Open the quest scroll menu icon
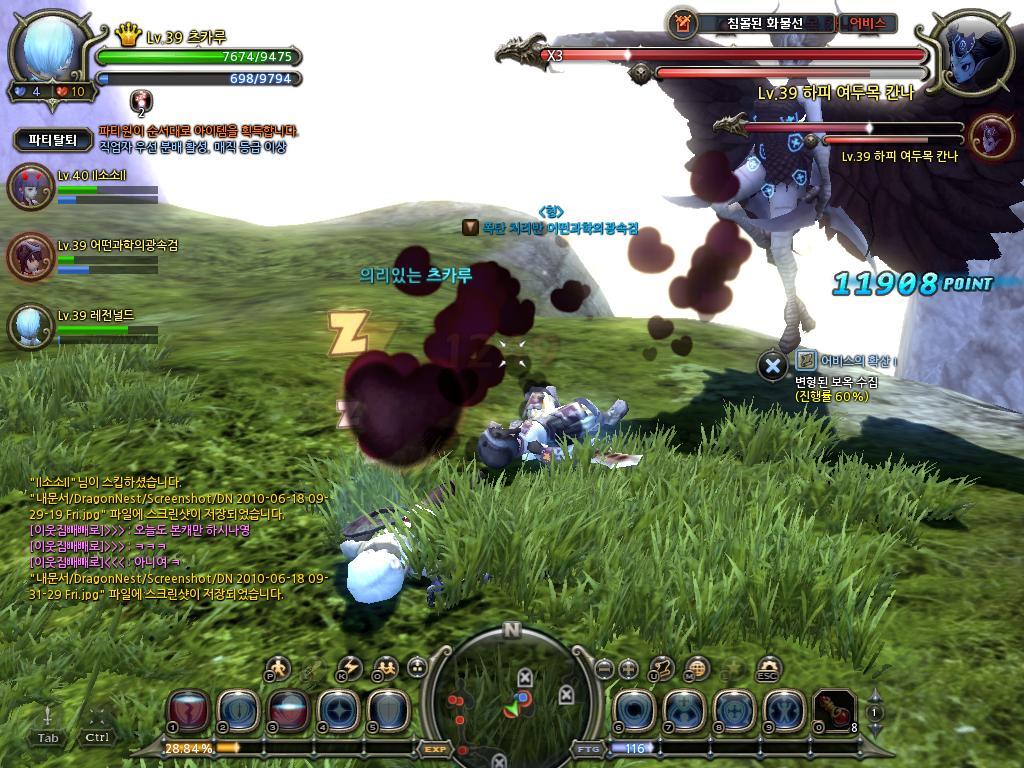 coord(661,667)
